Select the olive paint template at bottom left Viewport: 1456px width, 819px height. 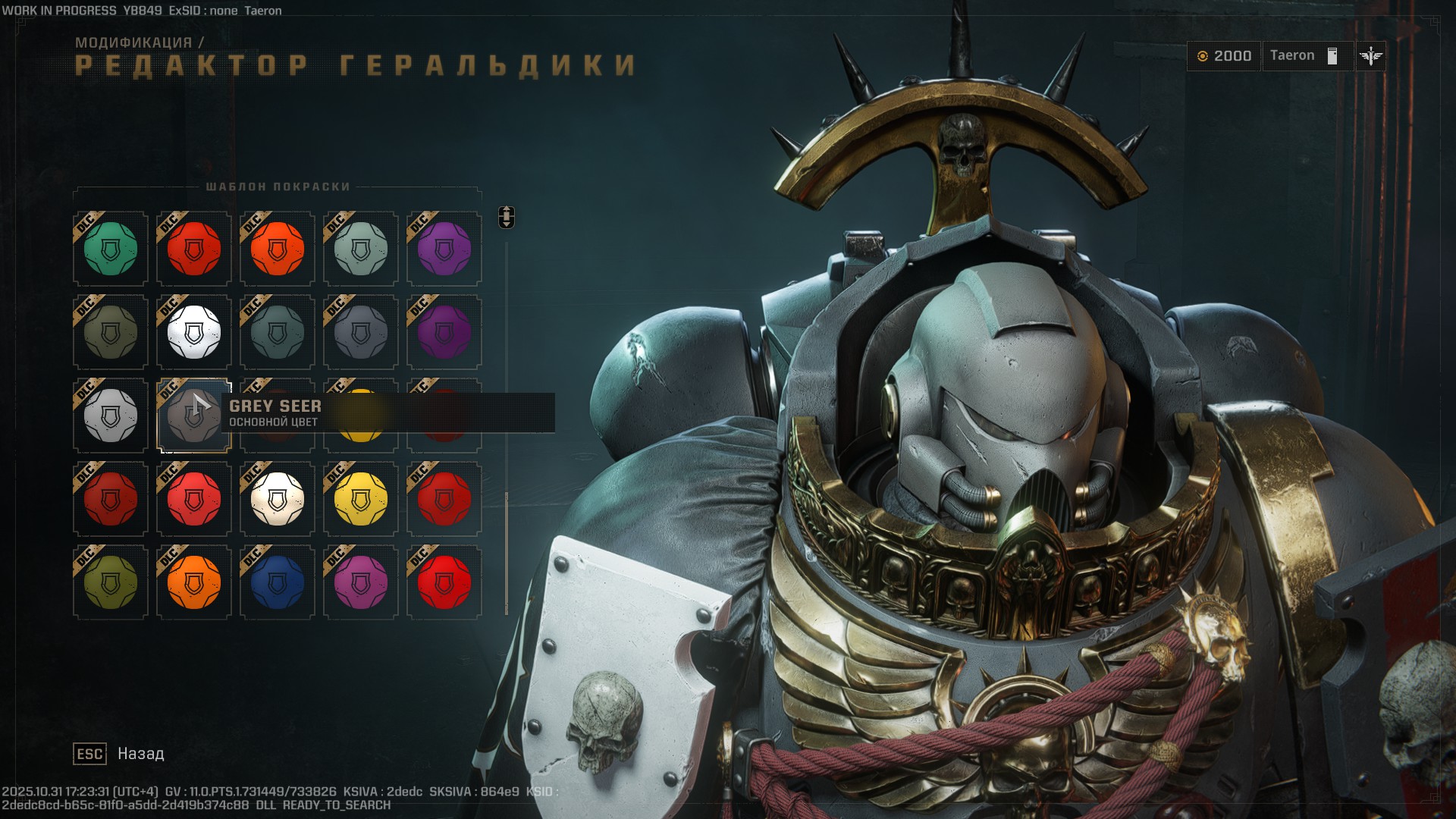(x=110, y=582)
